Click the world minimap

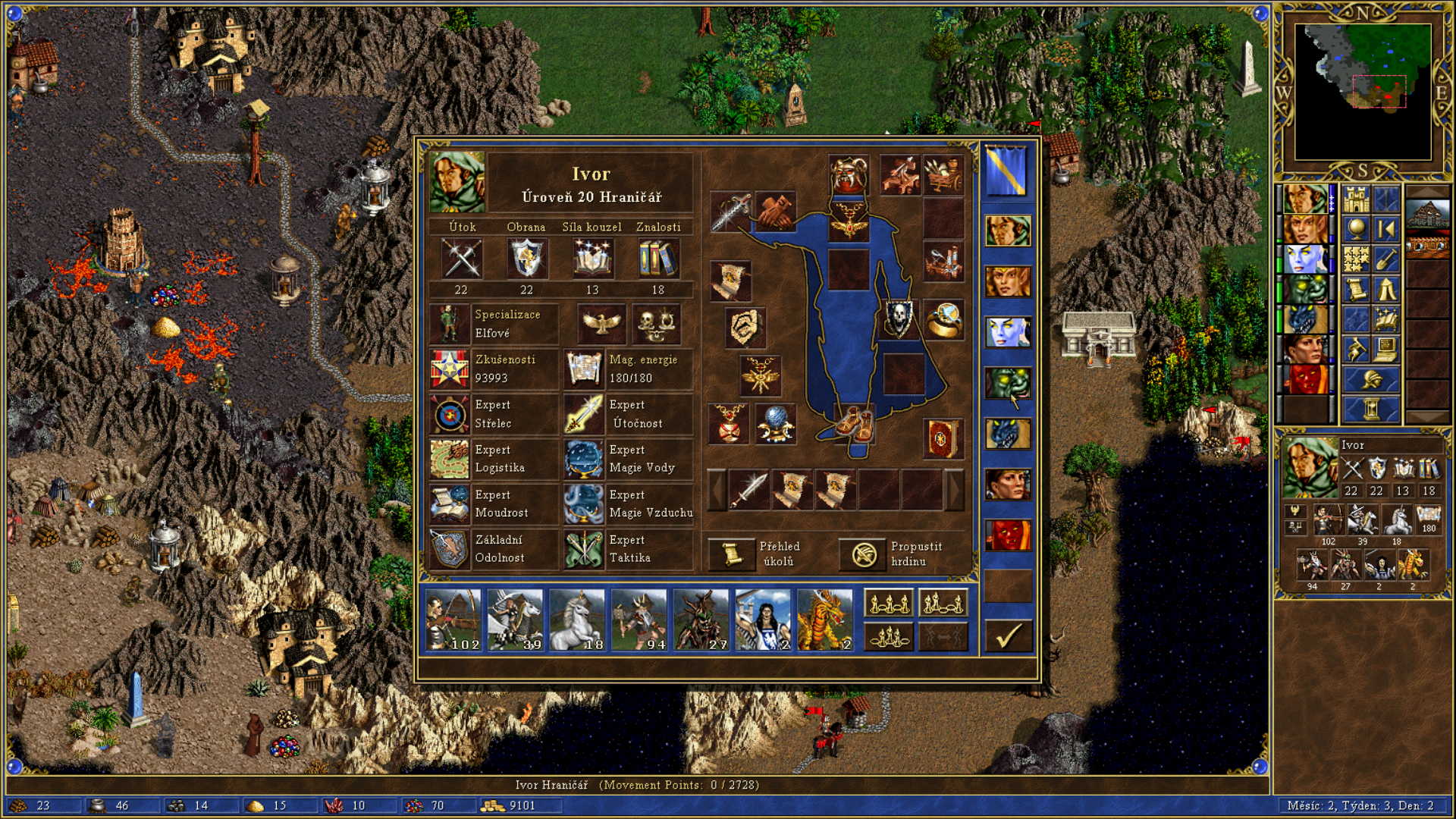(1362, 92)
